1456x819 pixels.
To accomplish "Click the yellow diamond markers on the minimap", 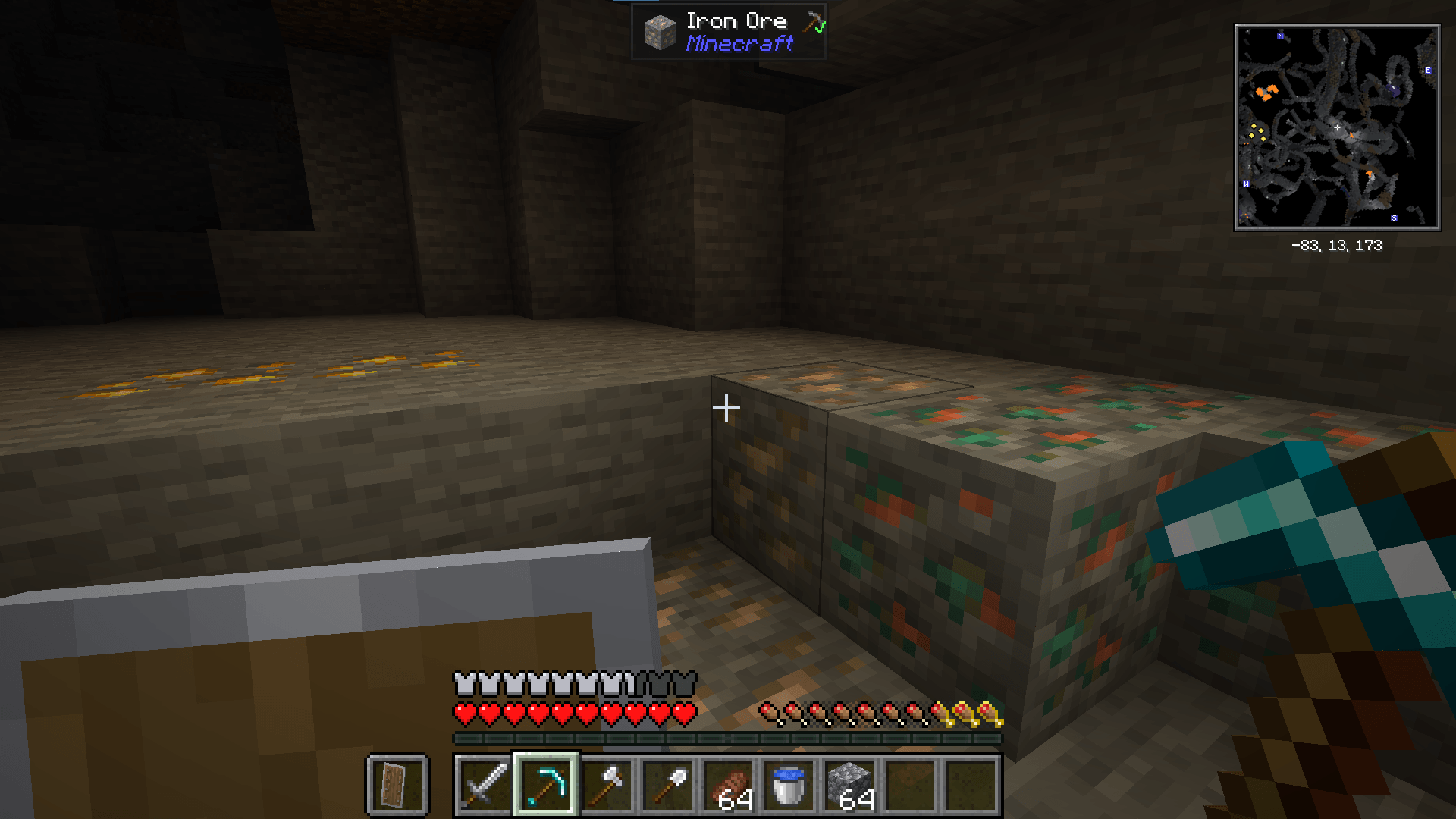I will point(1258,133).
